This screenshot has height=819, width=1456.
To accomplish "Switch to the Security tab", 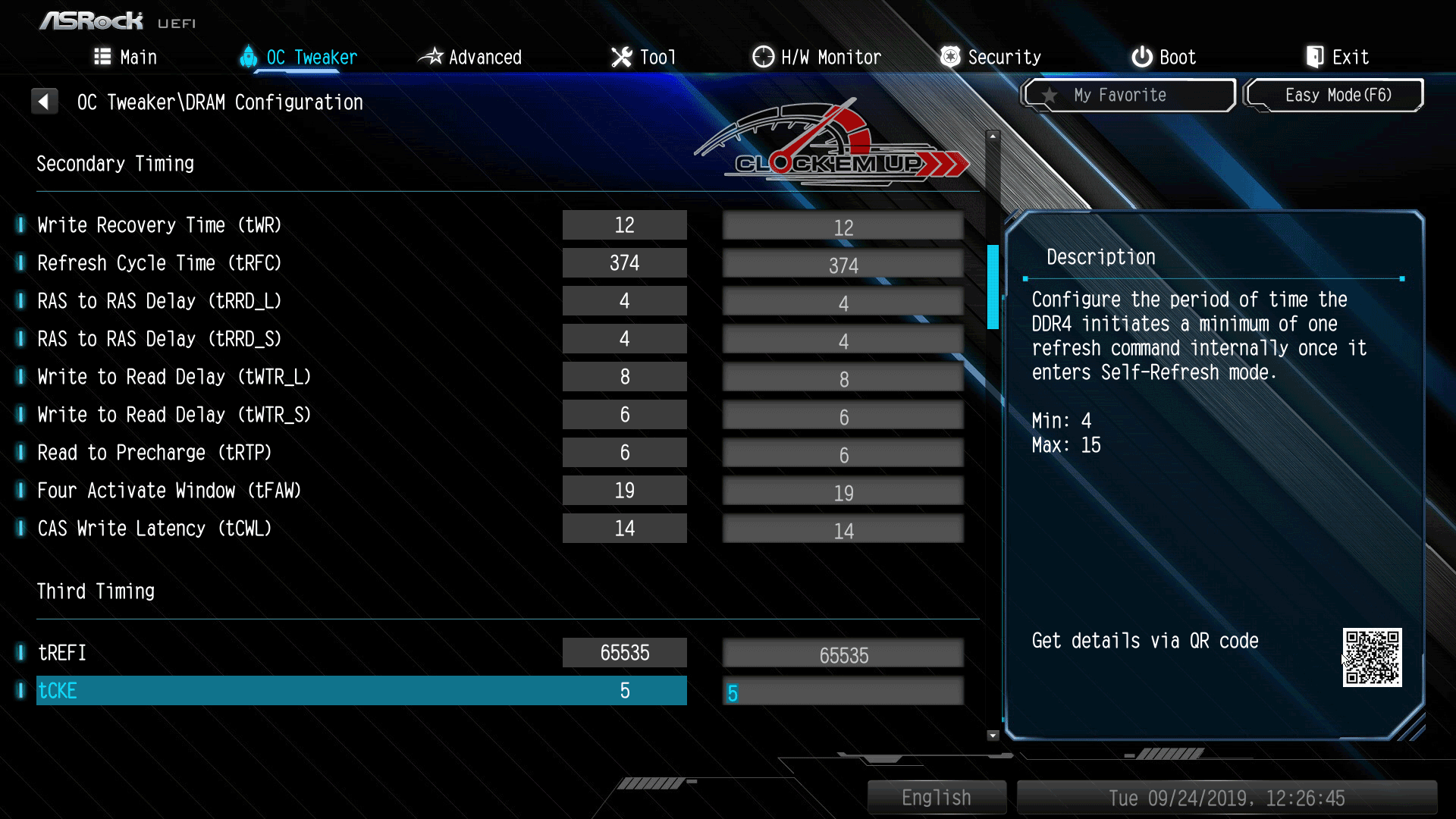I will point(990,57).
